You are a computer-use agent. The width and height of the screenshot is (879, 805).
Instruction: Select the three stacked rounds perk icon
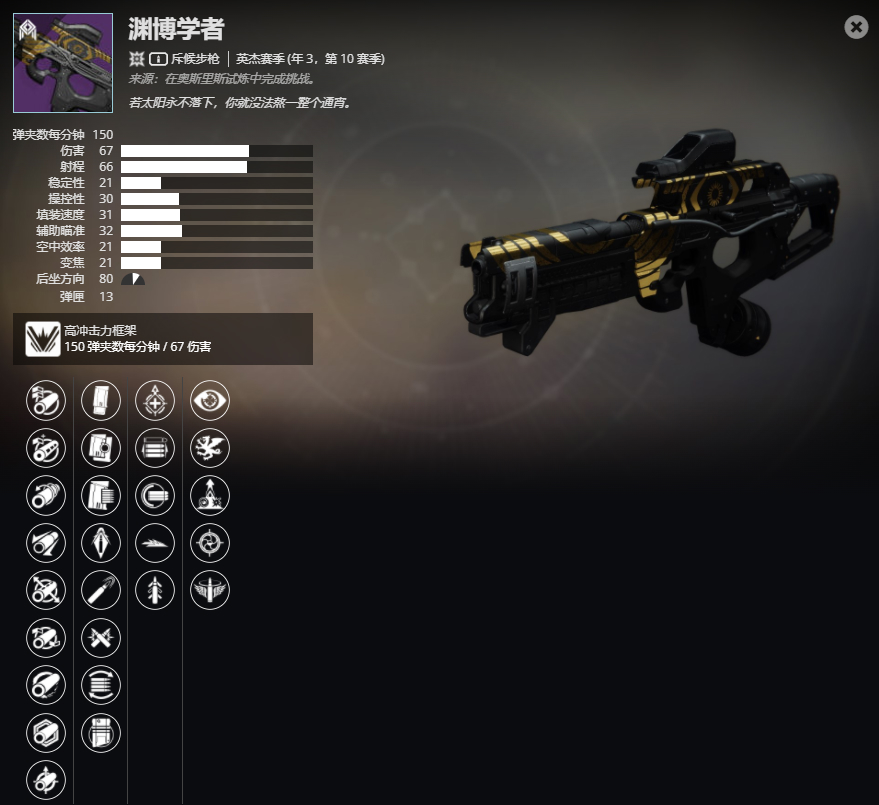point(155,447)
